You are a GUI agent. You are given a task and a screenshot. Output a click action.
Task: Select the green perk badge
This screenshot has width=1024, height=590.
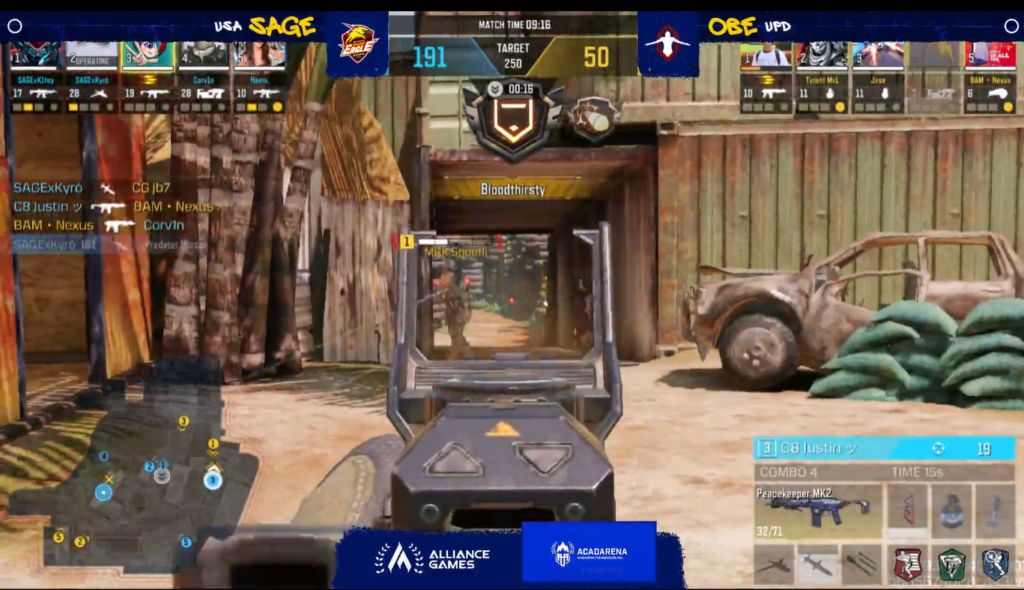[x=951, y=564]
